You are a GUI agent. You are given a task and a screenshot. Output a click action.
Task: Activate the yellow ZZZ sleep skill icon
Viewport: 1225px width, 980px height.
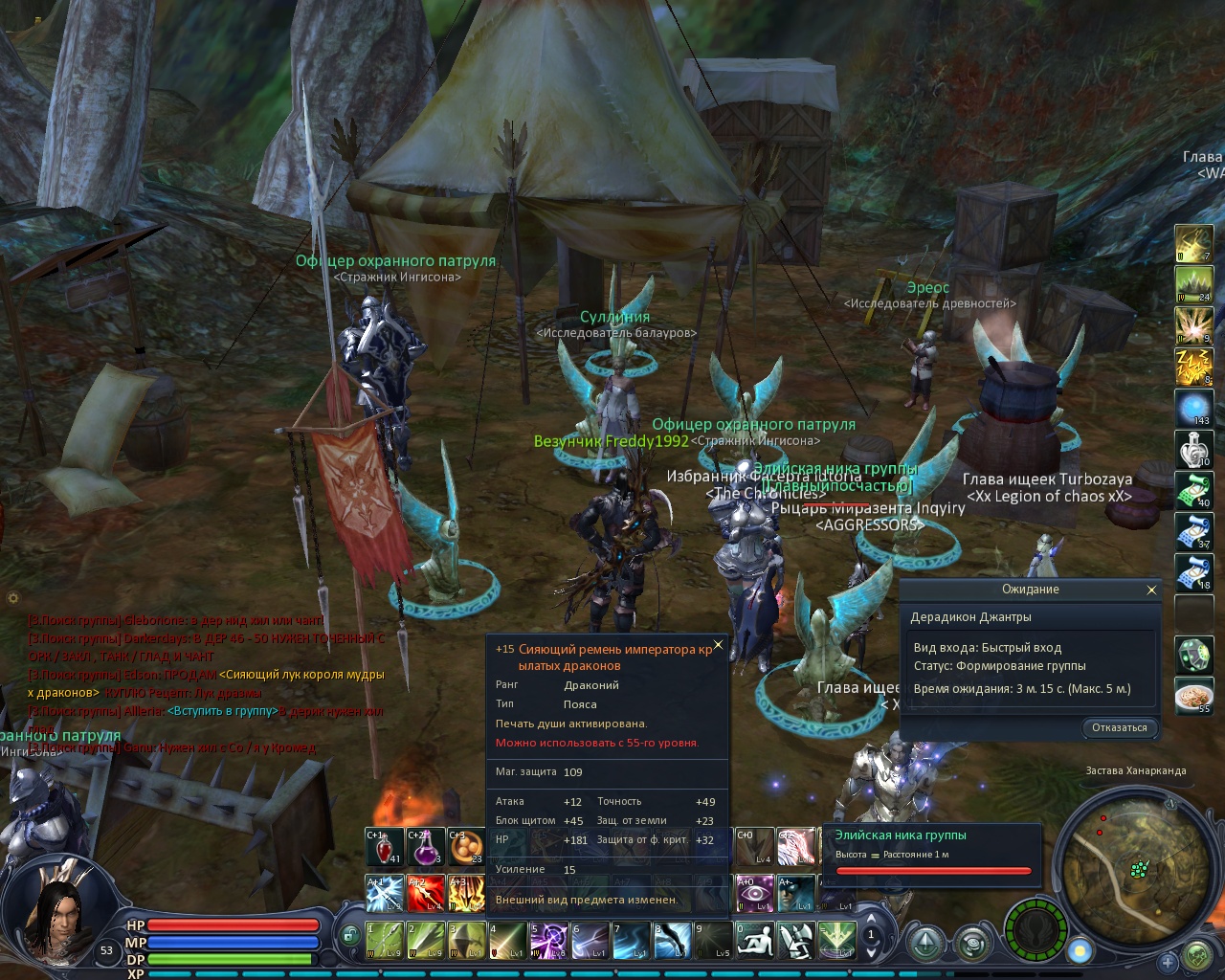tap(1193, 367)
